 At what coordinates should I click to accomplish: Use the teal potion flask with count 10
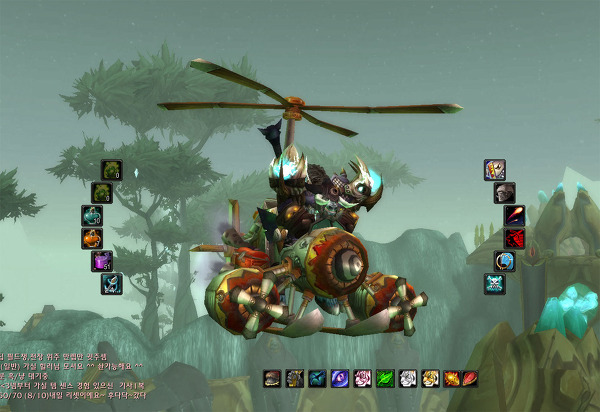[x=91, y=216]
